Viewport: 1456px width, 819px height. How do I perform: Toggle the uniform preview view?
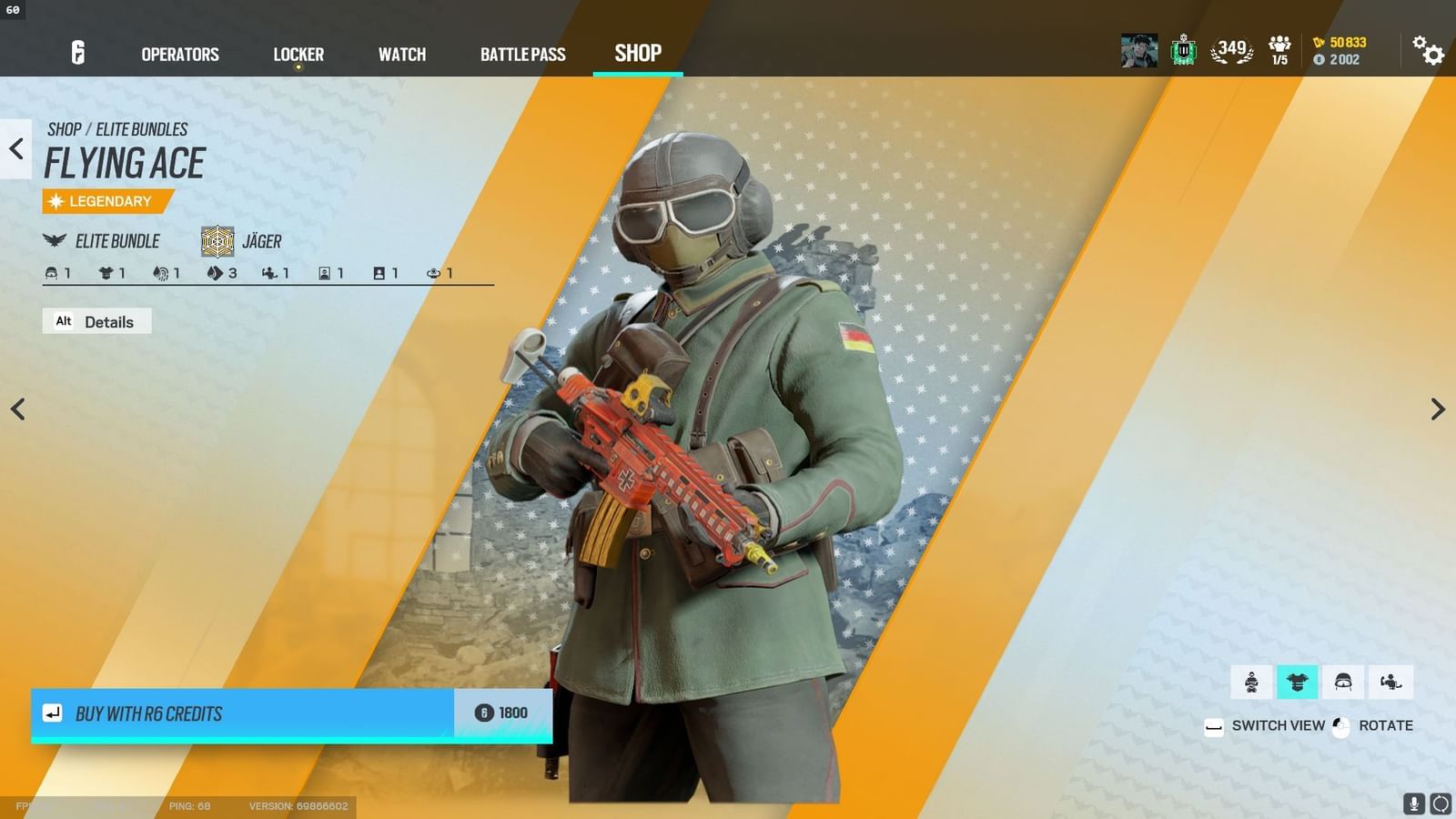(x=1299, y=681)
